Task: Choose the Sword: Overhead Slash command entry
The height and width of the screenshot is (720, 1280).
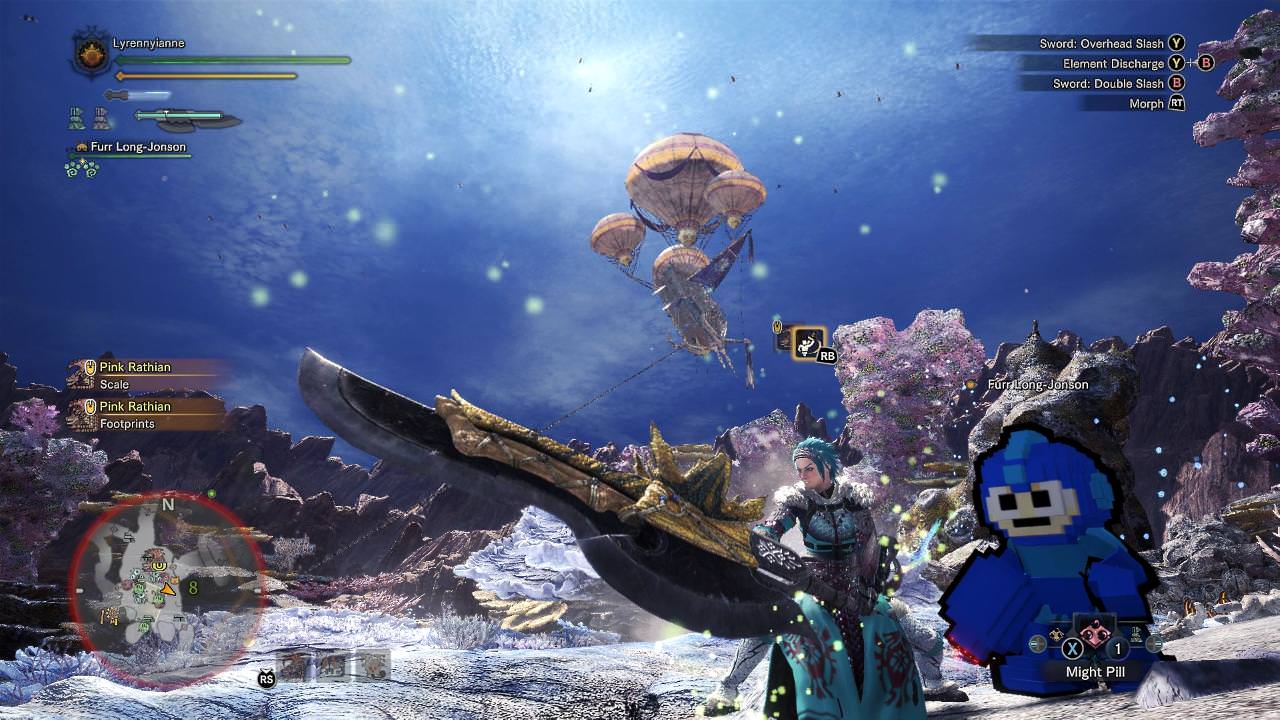Action: coord(1098,44)
